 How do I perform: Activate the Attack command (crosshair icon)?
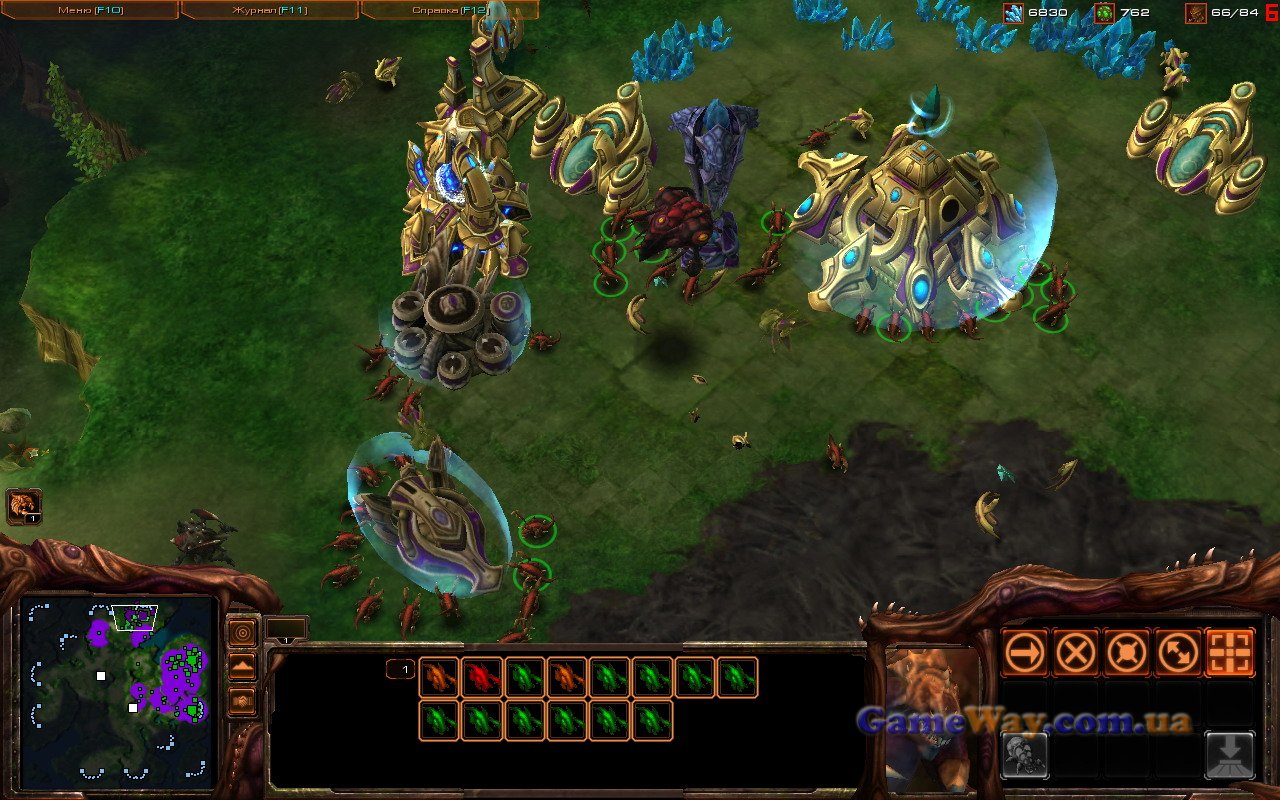(1230, 653)
